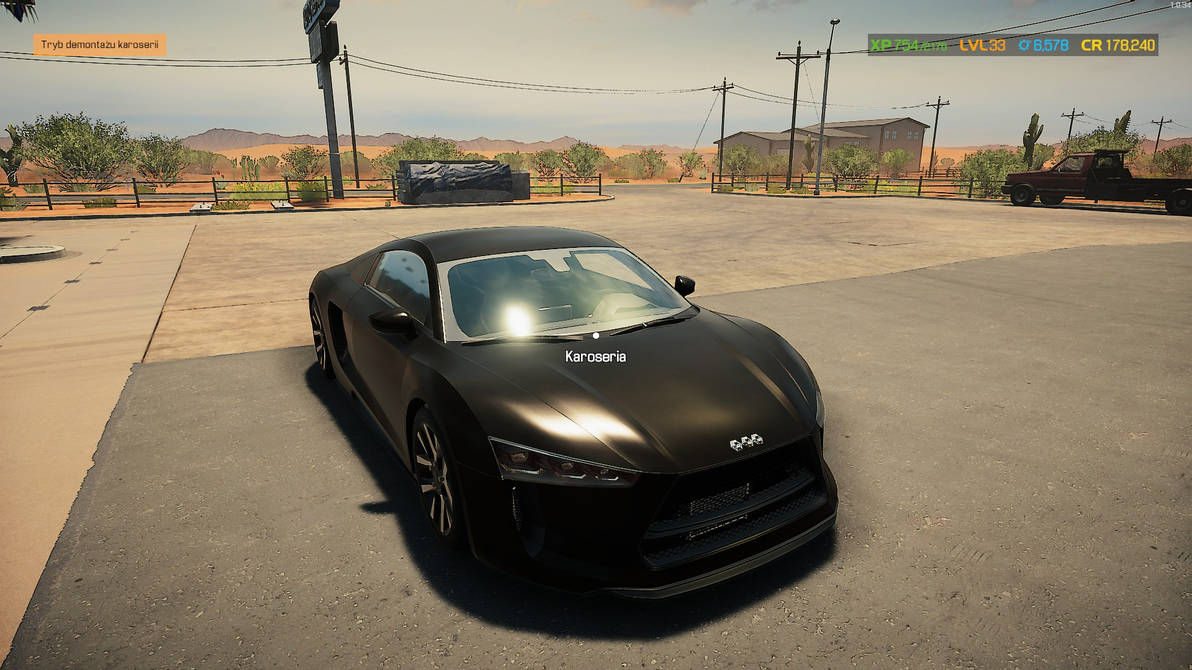Click the Tryb demontażu karoserii mode badge
The image size is (1192, 670).
pyautogui.click(x=100, y=45)
